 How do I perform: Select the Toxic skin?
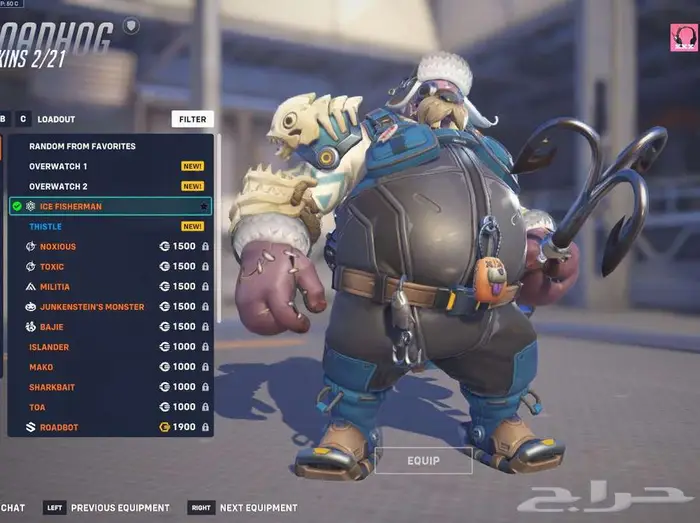[52, 267]
